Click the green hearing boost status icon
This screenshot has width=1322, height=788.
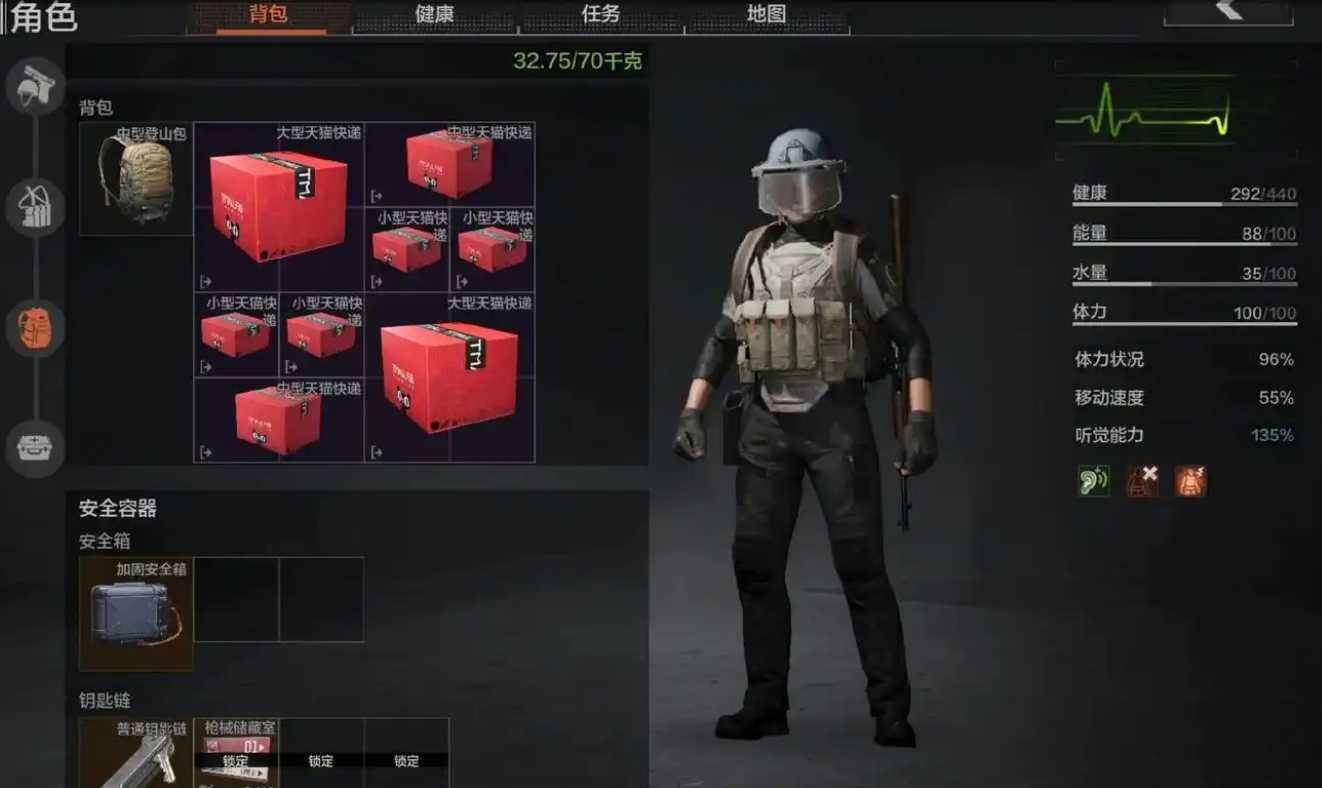click(x=1092, y=480)
